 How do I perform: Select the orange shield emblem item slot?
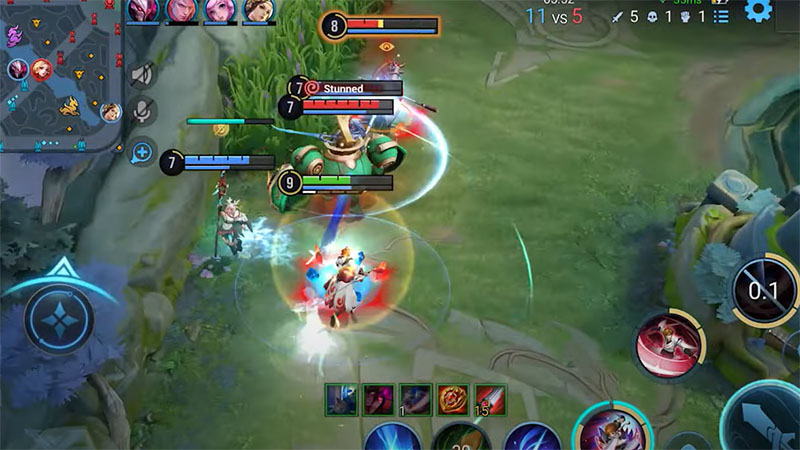[453, 398]
